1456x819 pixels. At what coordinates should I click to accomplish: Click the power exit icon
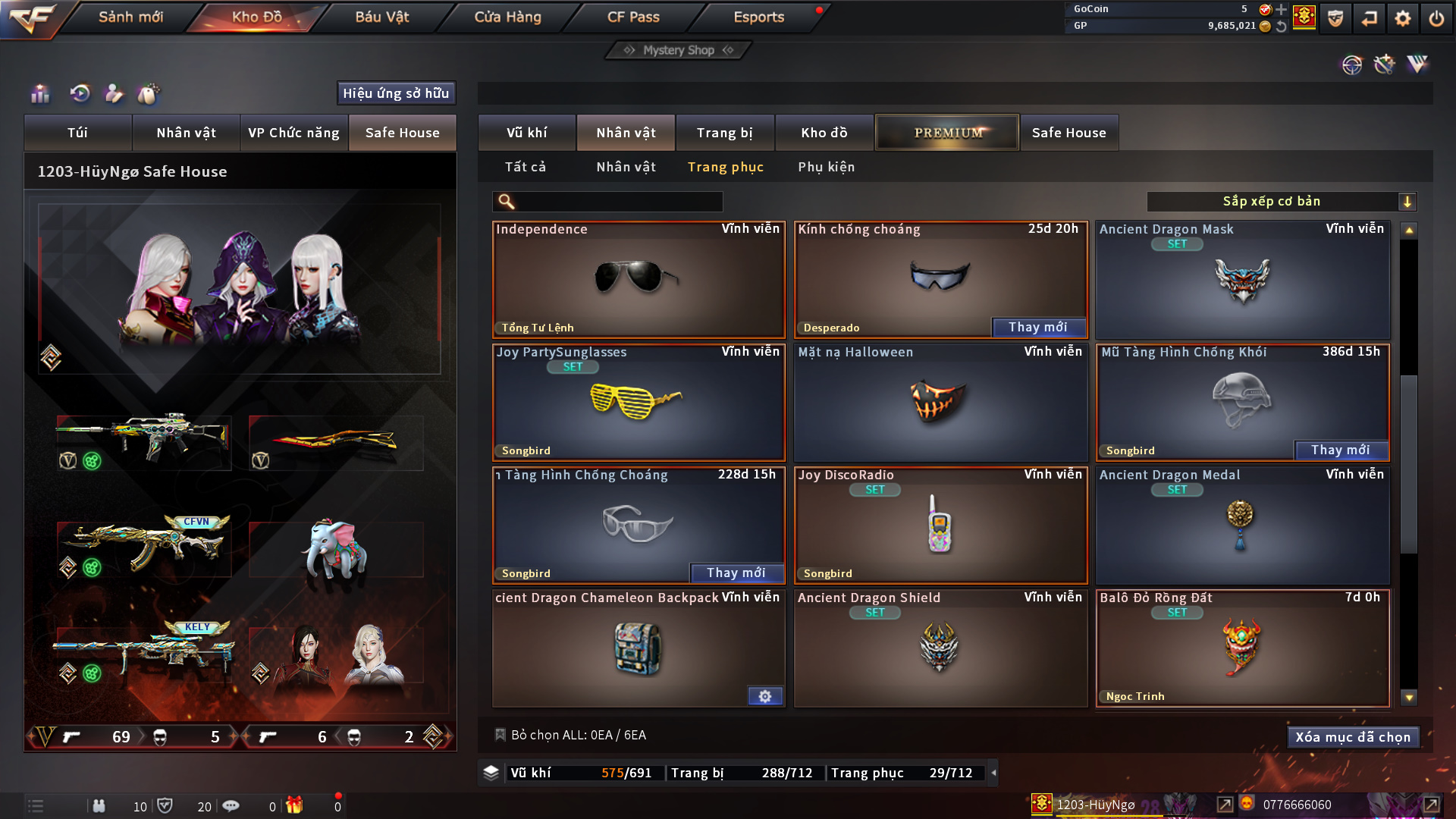coord(1436,18)
